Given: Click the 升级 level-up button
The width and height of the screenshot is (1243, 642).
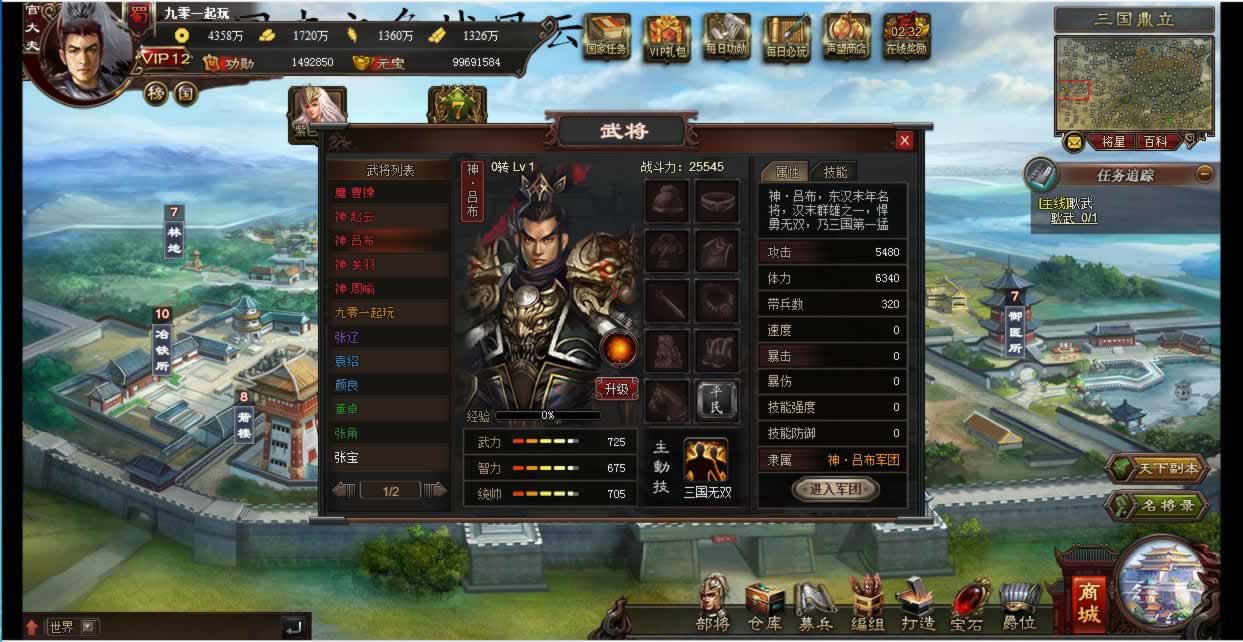Looking at the screenshot, I should coord(617,389).
